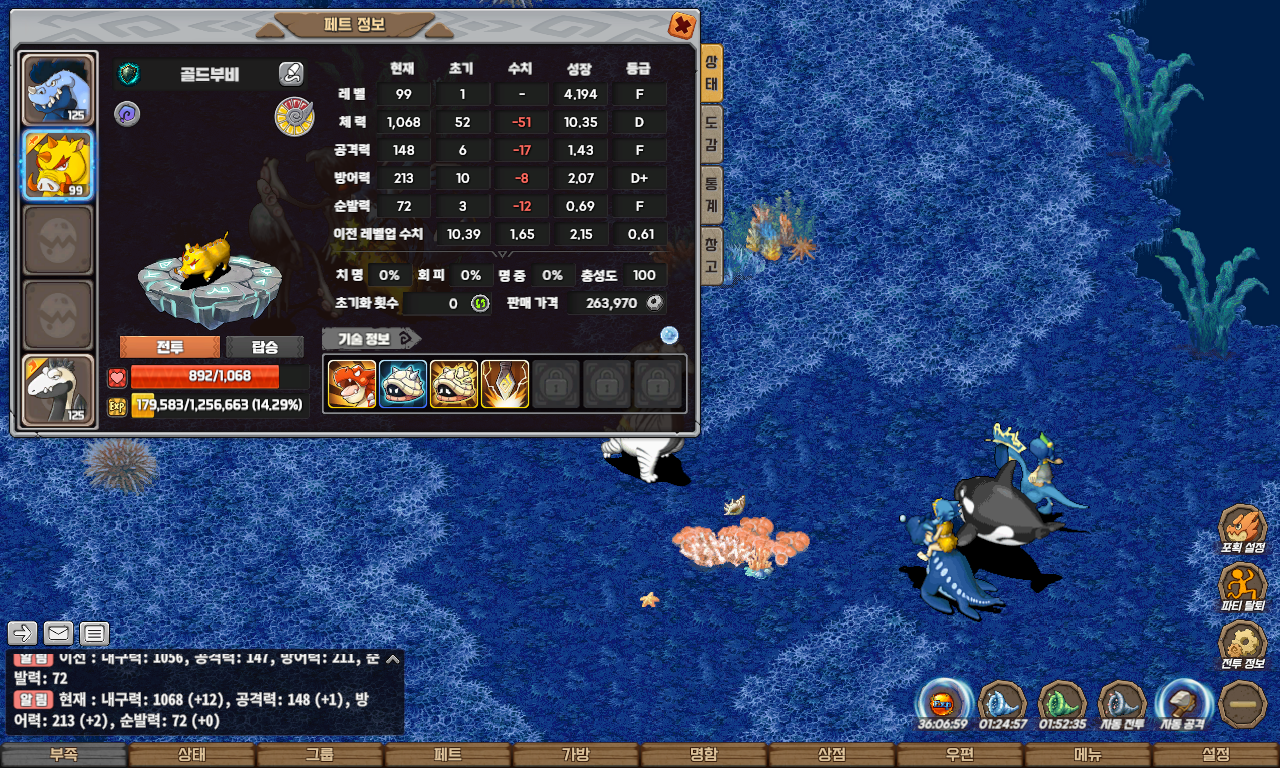Select the white horse-like pet portrait
Viewport: 1280px width, 768px height.
point(58,389)
